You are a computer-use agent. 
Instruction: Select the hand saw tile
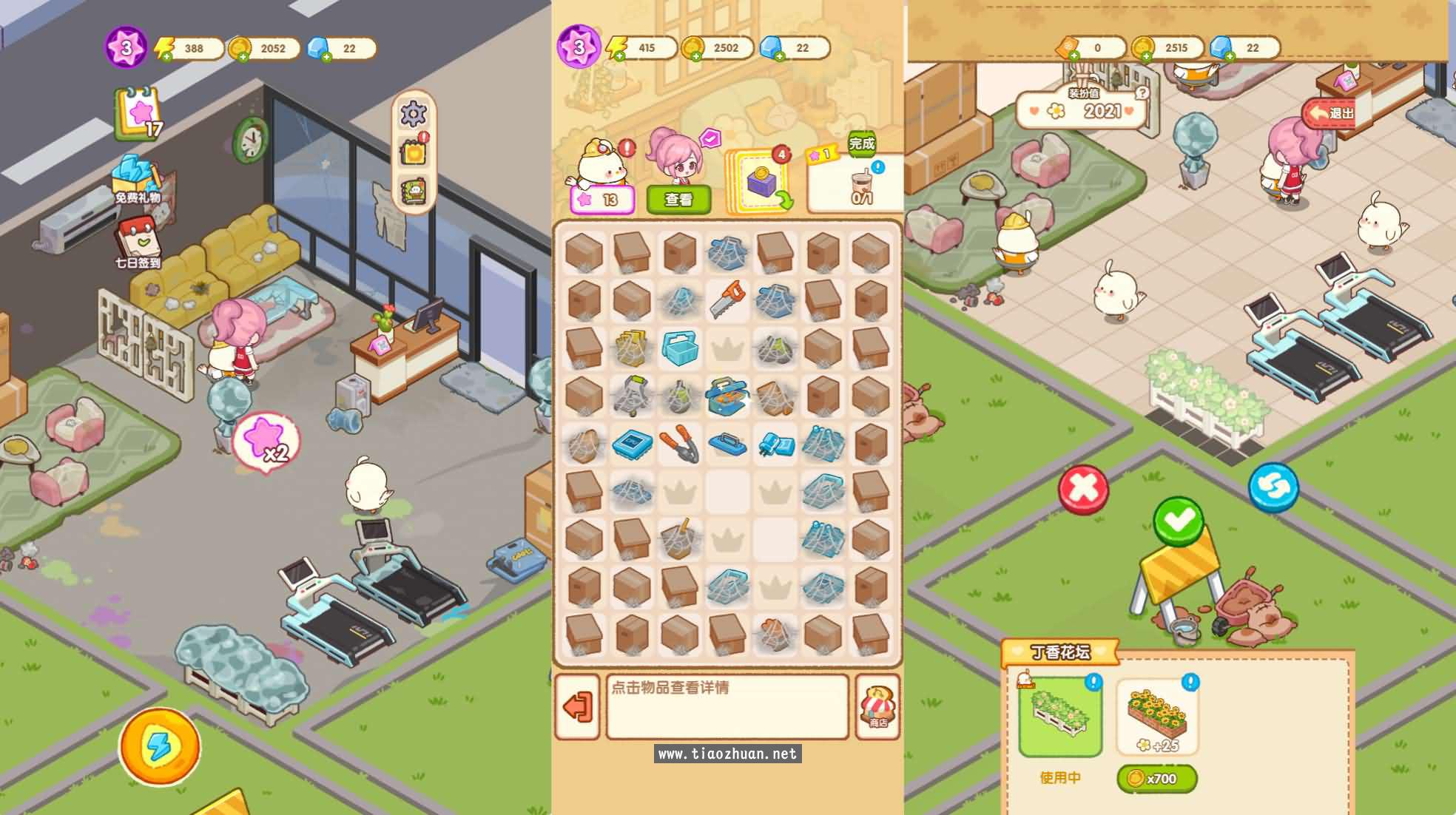click(x=727, y=300)
